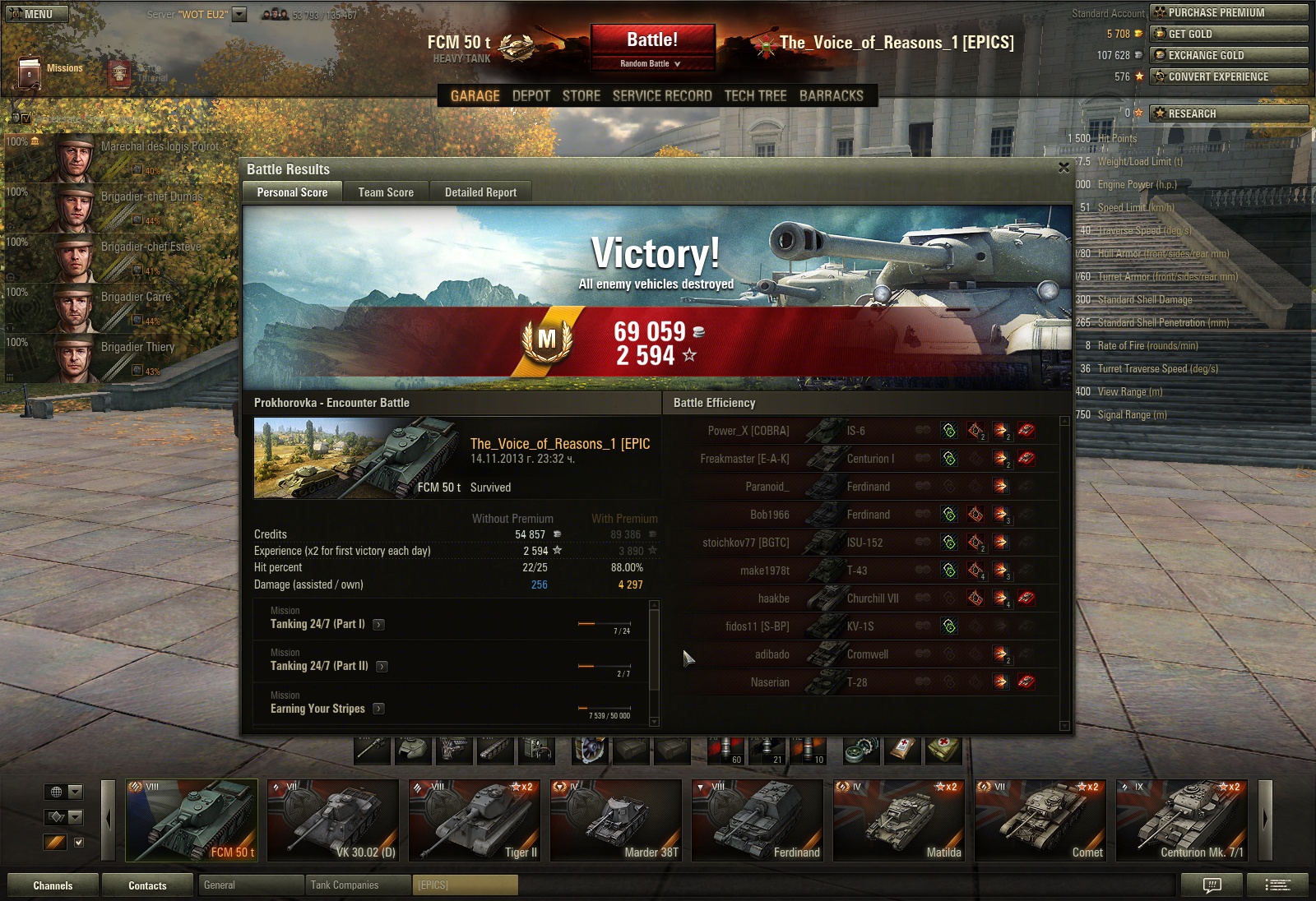Start the battle with the Battle! button
This screenshot has height=901, width=1316.
(x=651, y=40)
